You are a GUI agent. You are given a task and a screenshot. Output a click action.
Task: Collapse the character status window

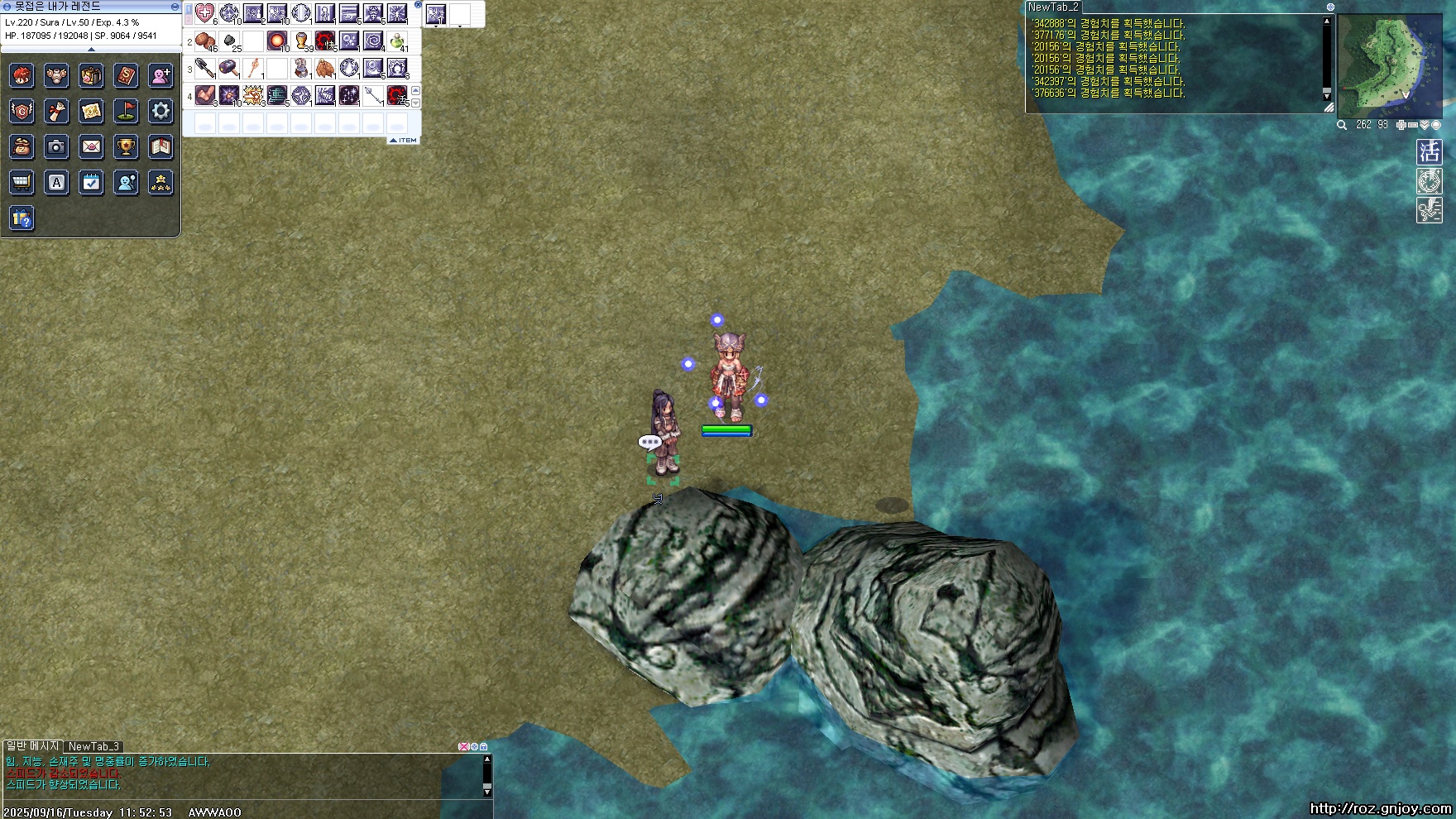(x=175, y=7)
